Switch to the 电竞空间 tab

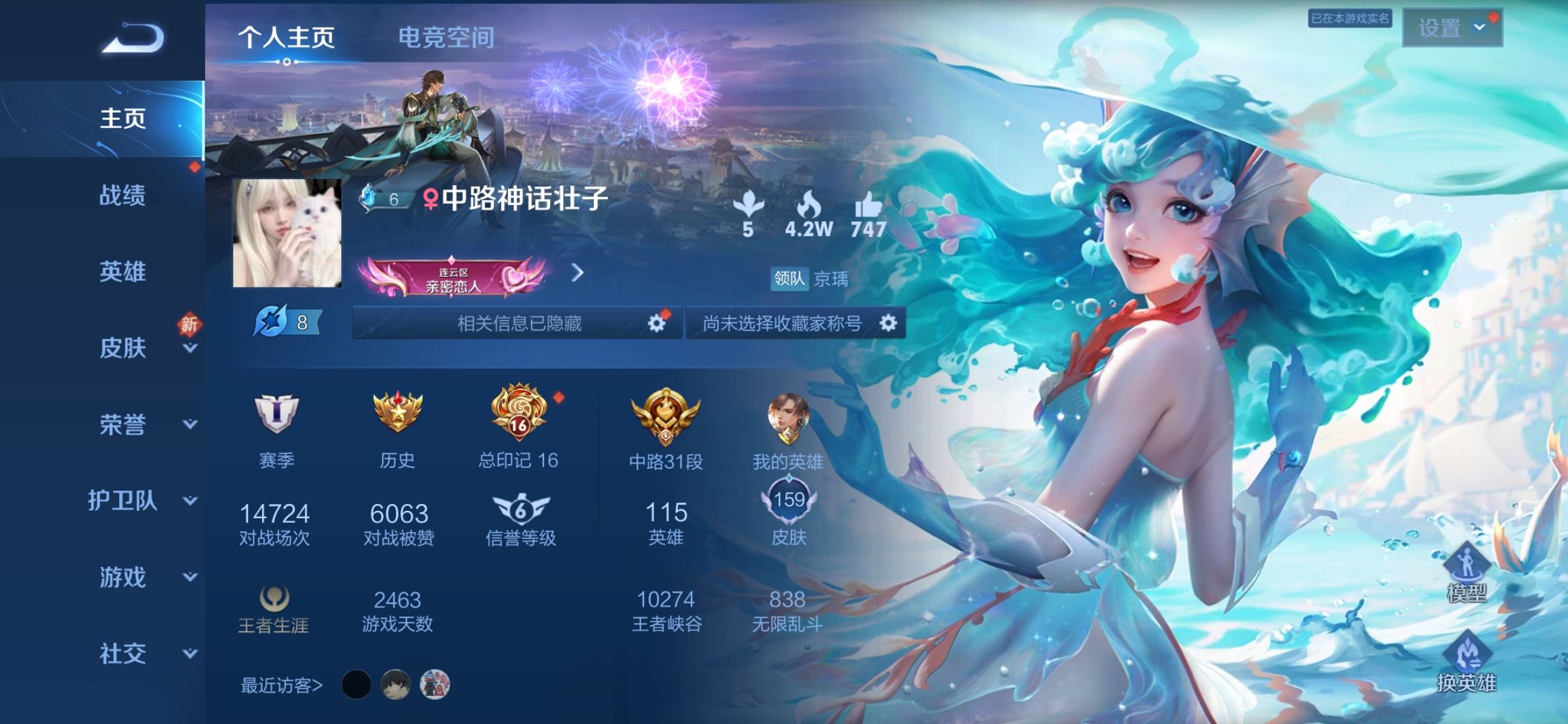(x=446, y=38)
